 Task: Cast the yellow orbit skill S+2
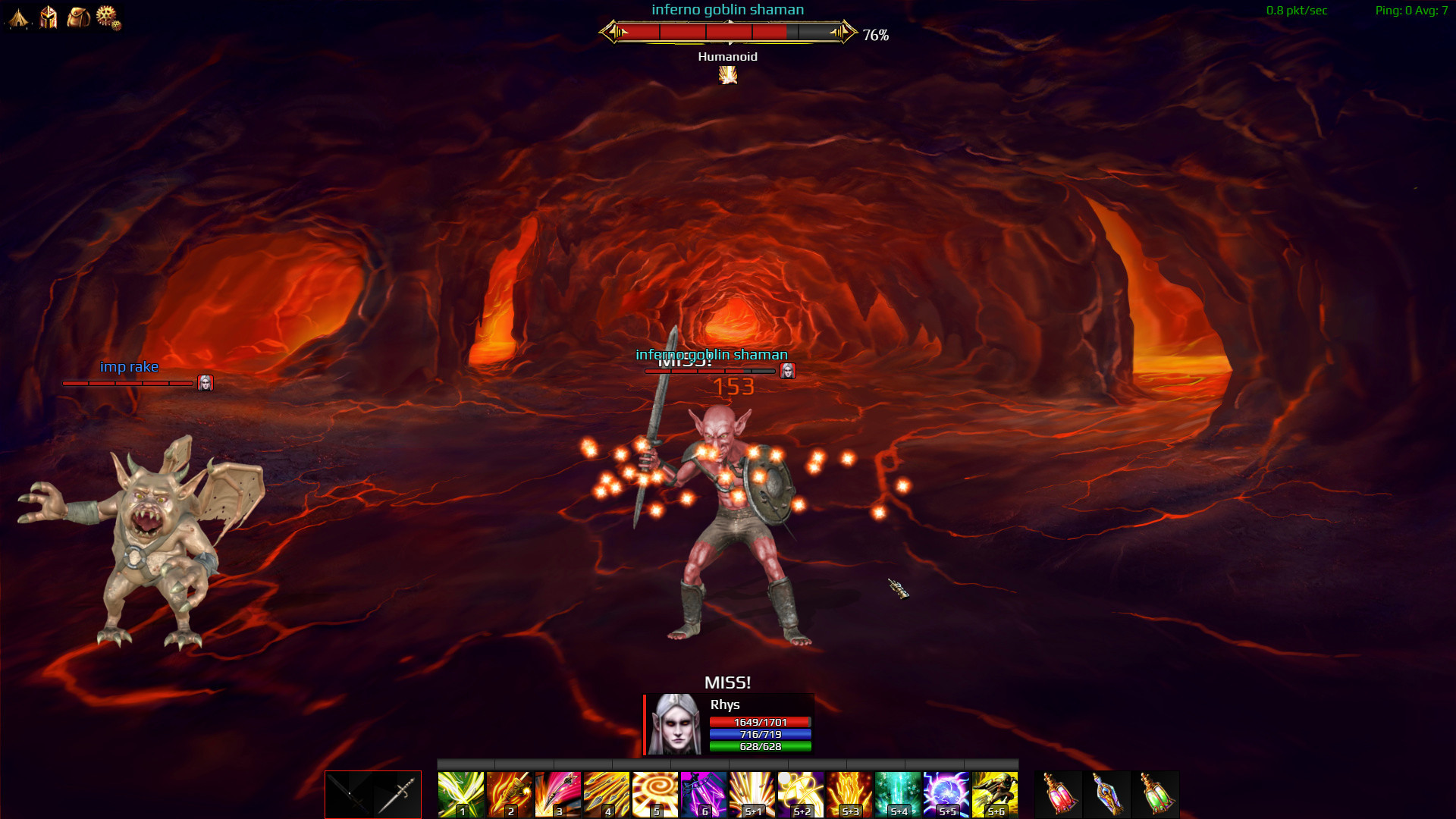(x=801, y=794)
